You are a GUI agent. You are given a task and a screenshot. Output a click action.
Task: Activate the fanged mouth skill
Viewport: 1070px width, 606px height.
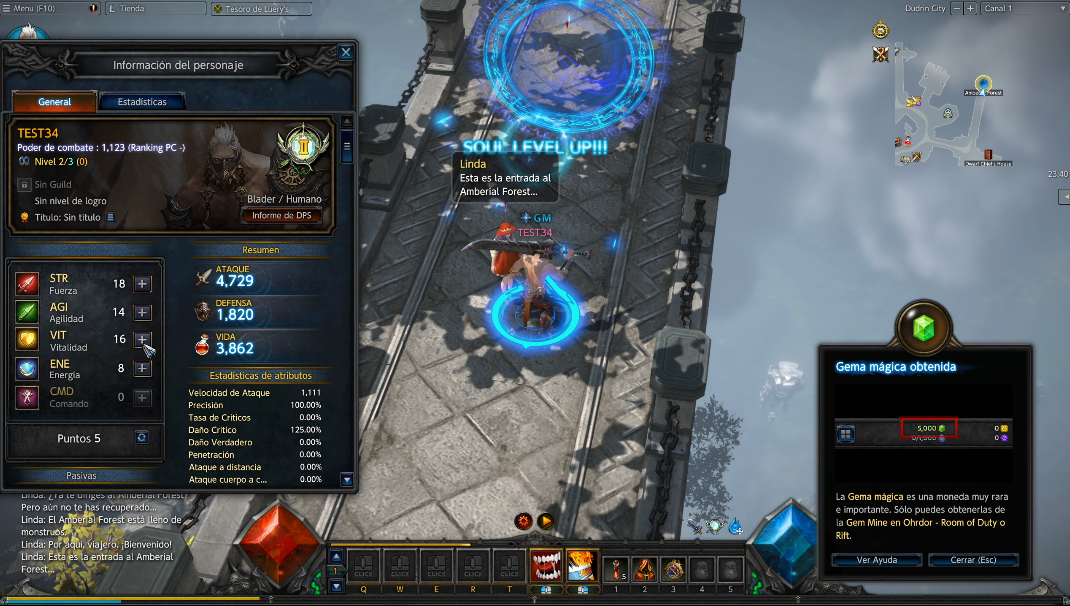(x=545, y=566)
